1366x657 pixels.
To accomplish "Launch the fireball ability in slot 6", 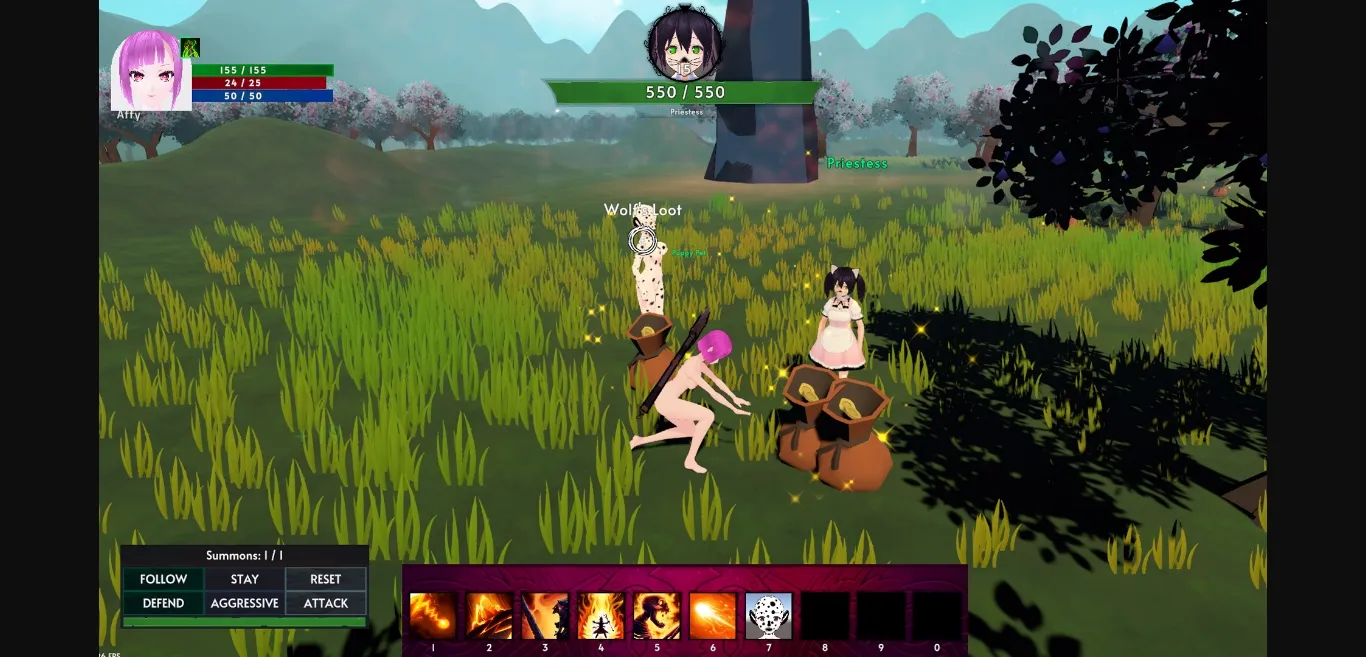I will tap(713, 616).
